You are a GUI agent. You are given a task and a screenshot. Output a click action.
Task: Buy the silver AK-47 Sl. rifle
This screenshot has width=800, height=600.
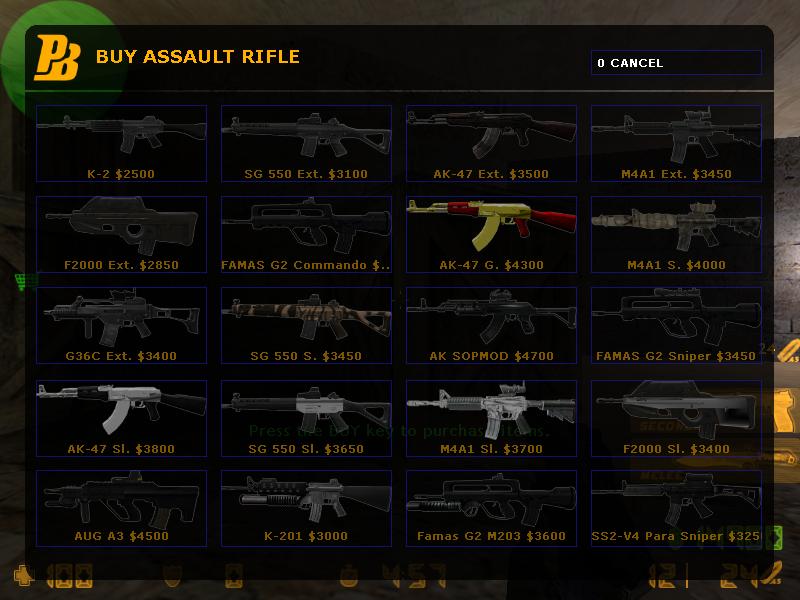[121, 417]
